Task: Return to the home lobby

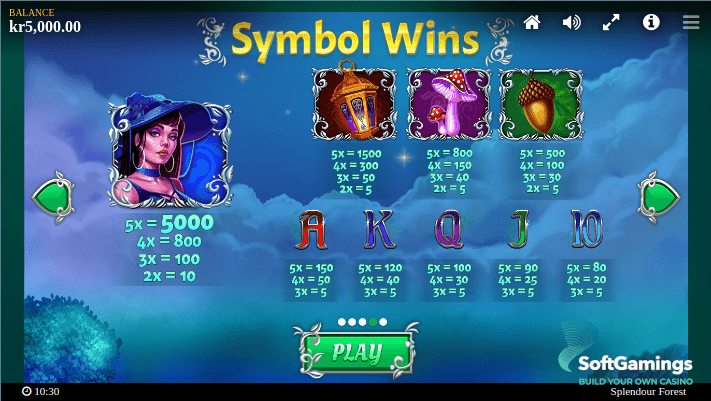Action: (532, 22)
